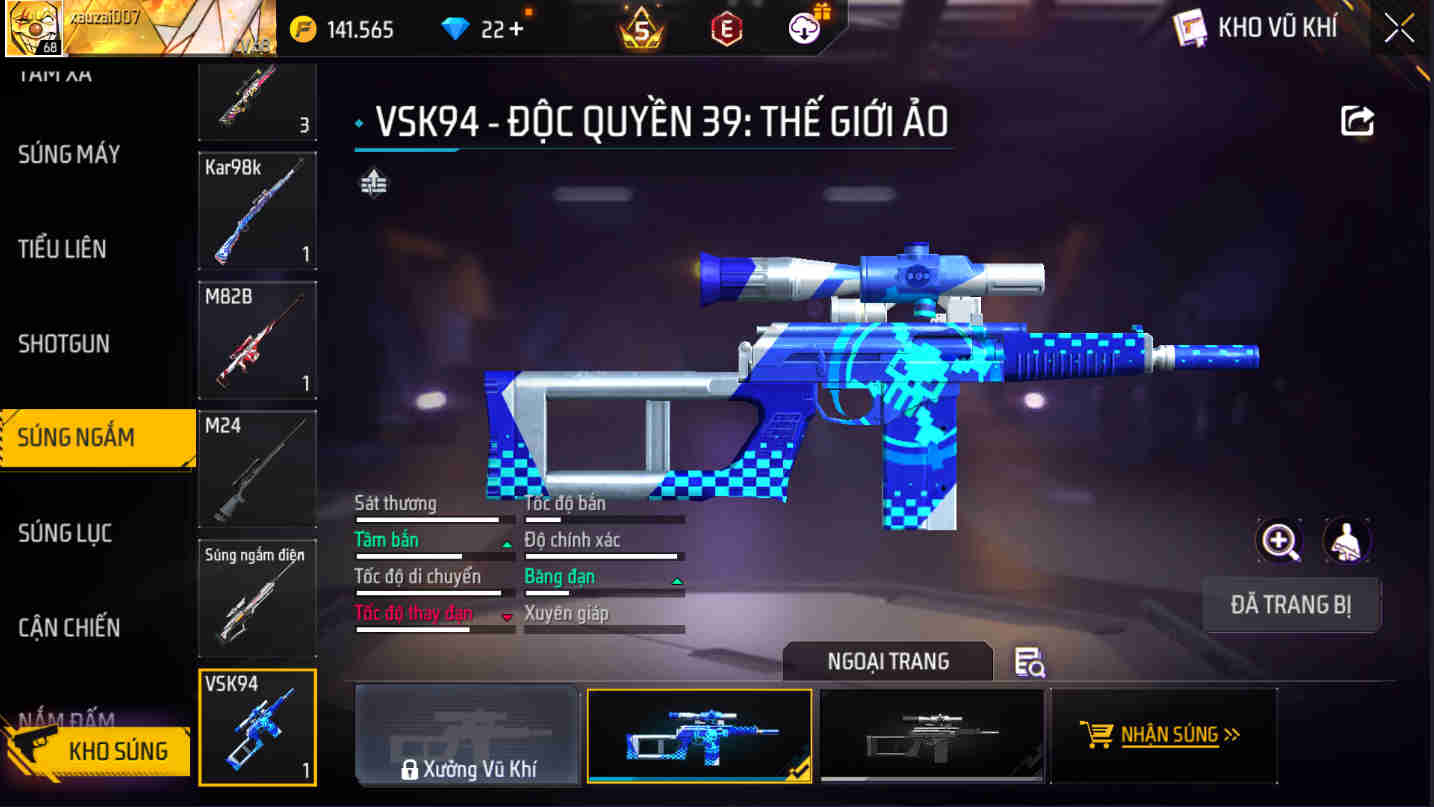Open the SHOTGUN weapon category
This screenshot has height=807, width=1434.
click(x=64, y=343)
